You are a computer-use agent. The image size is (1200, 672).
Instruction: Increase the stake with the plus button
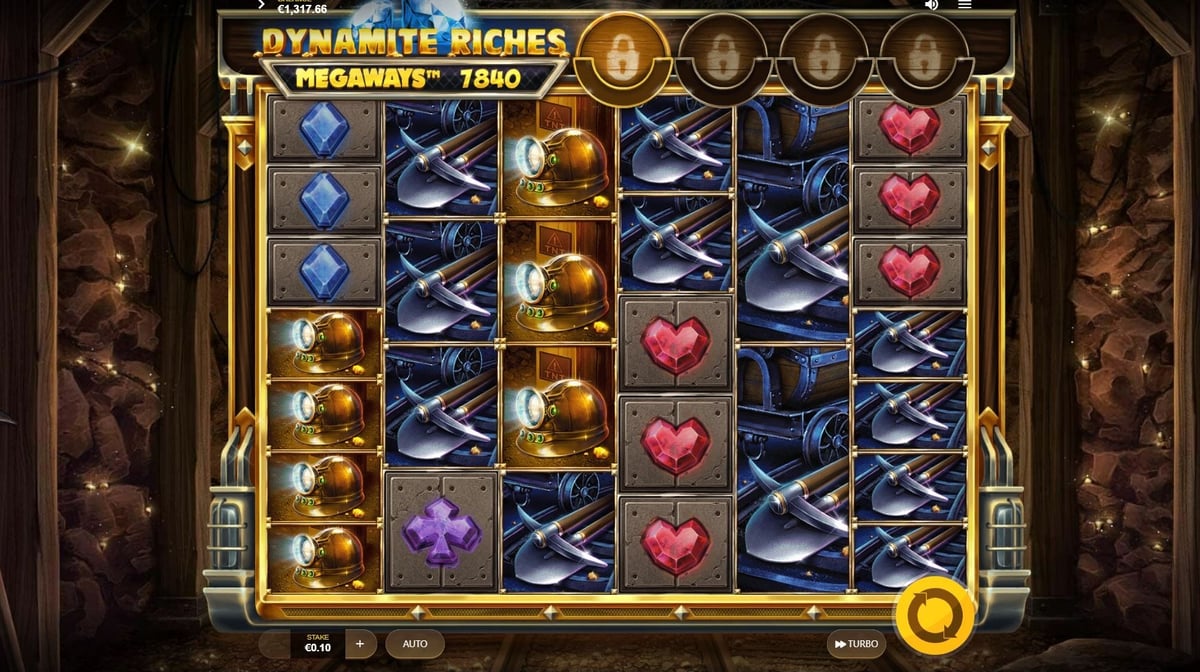click(360, 644)
